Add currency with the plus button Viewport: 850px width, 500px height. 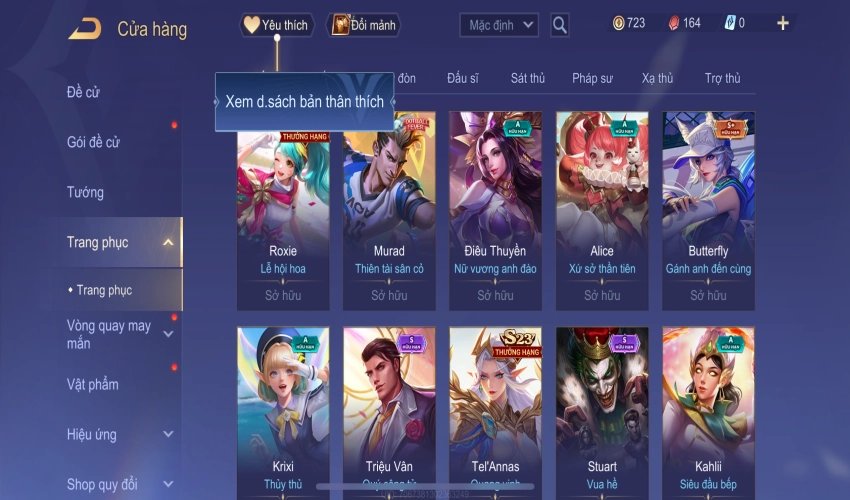(x=782, y=23)
